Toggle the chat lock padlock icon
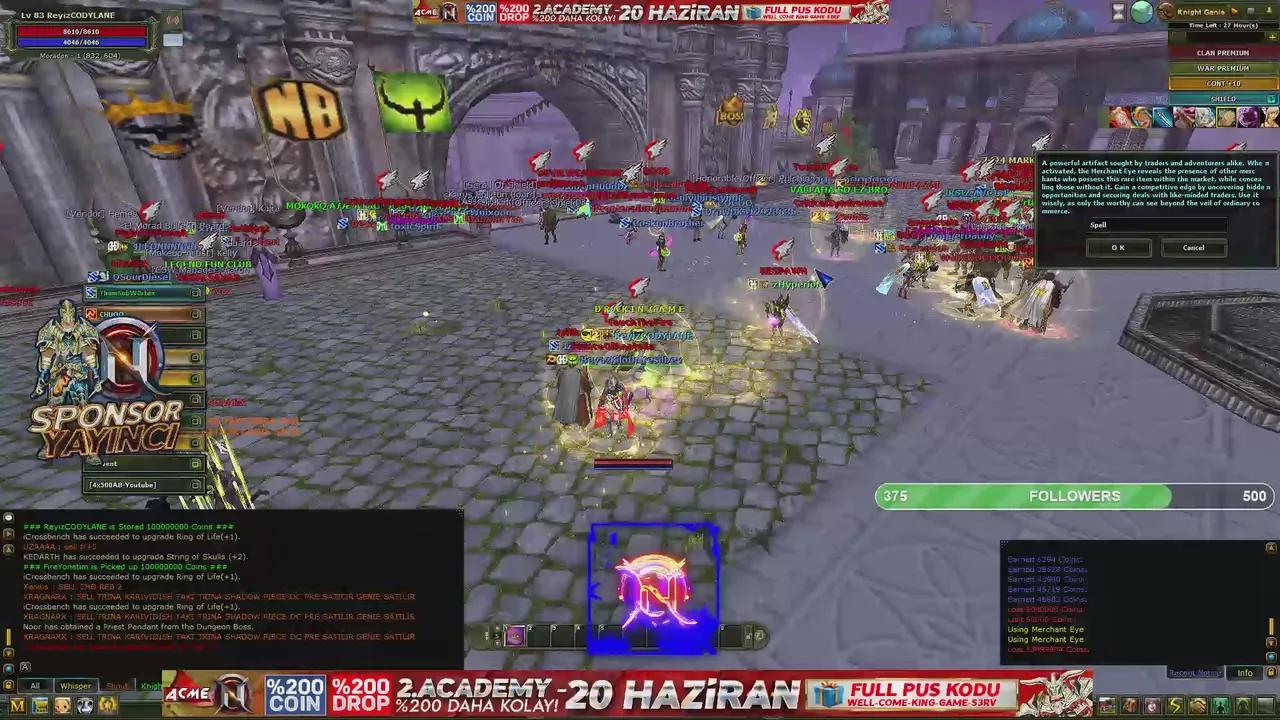Screen dimensions: 1280x720 8,685
